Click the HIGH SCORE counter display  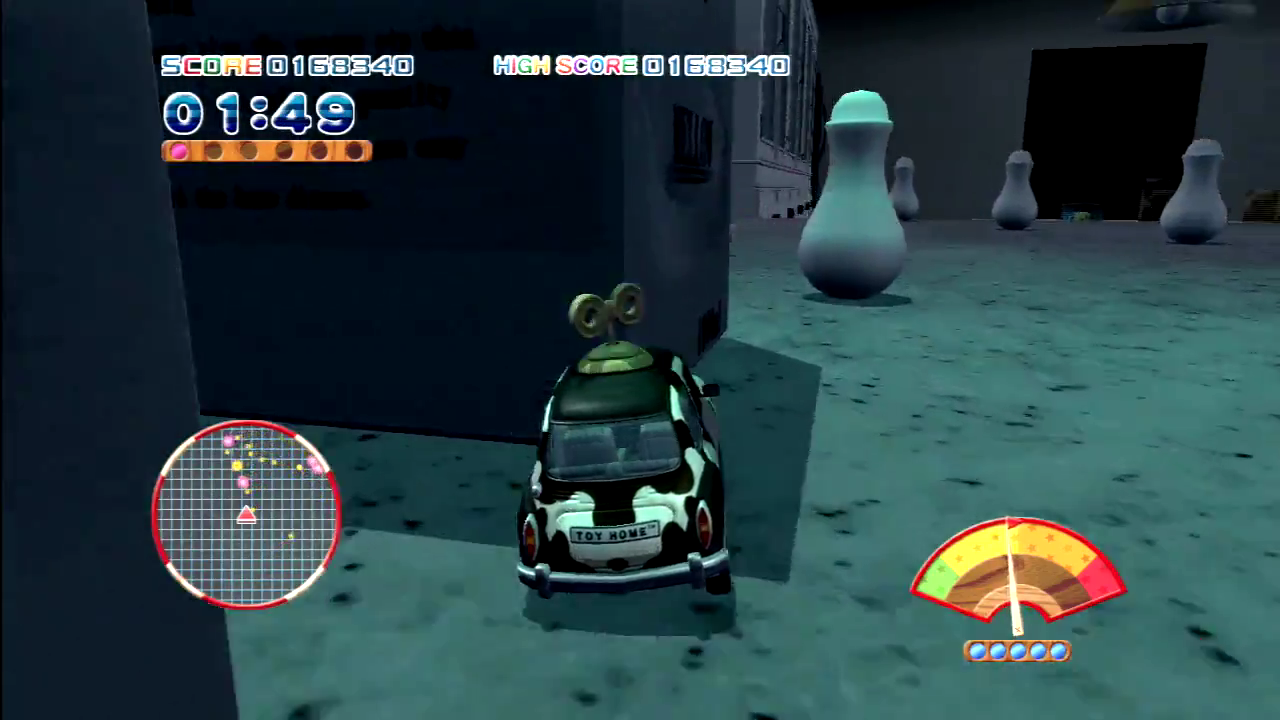pyautogui.click(x=640, y=66)
